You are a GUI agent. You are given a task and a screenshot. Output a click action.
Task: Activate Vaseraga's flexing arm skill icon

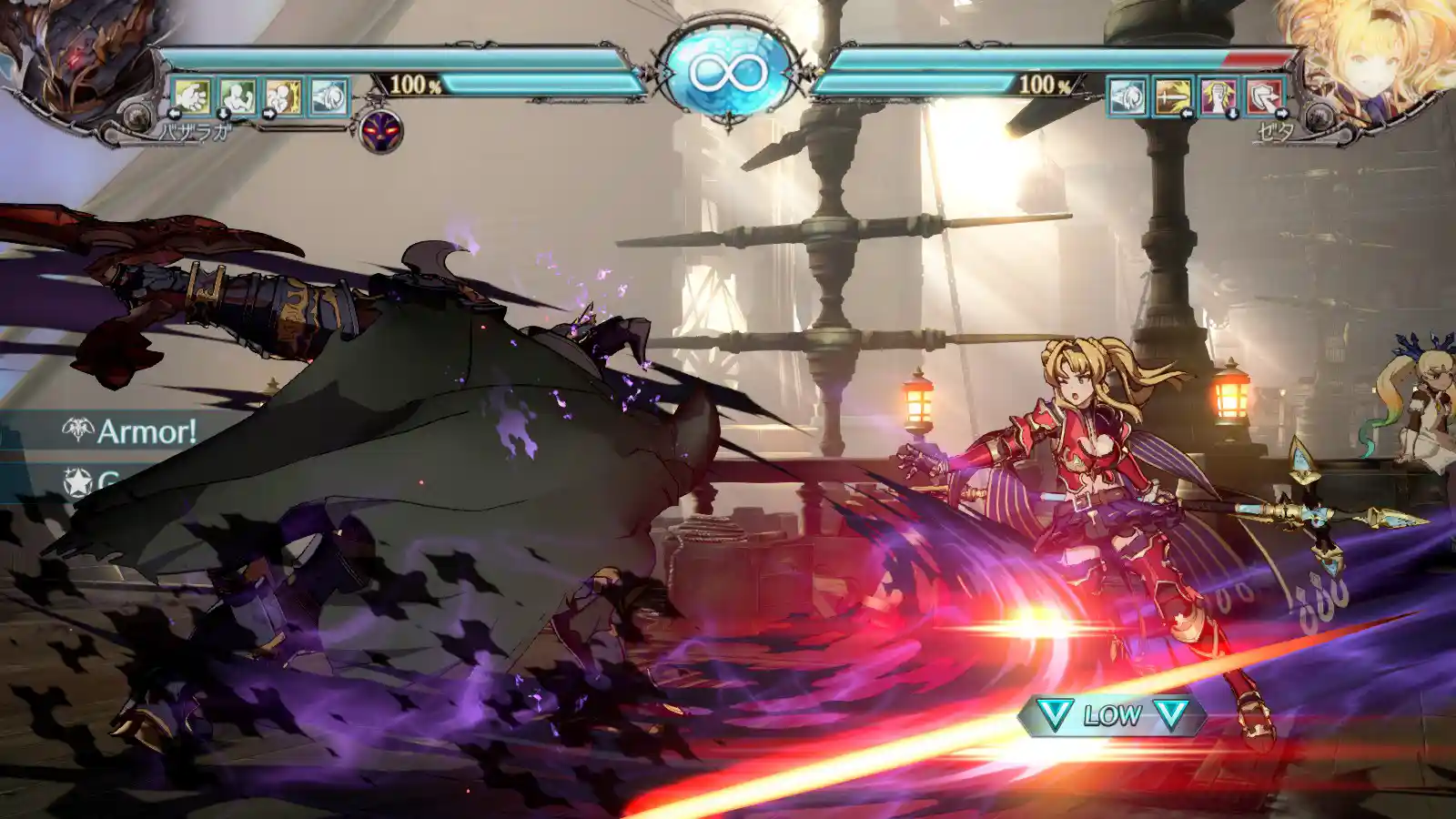coord(238,96)
